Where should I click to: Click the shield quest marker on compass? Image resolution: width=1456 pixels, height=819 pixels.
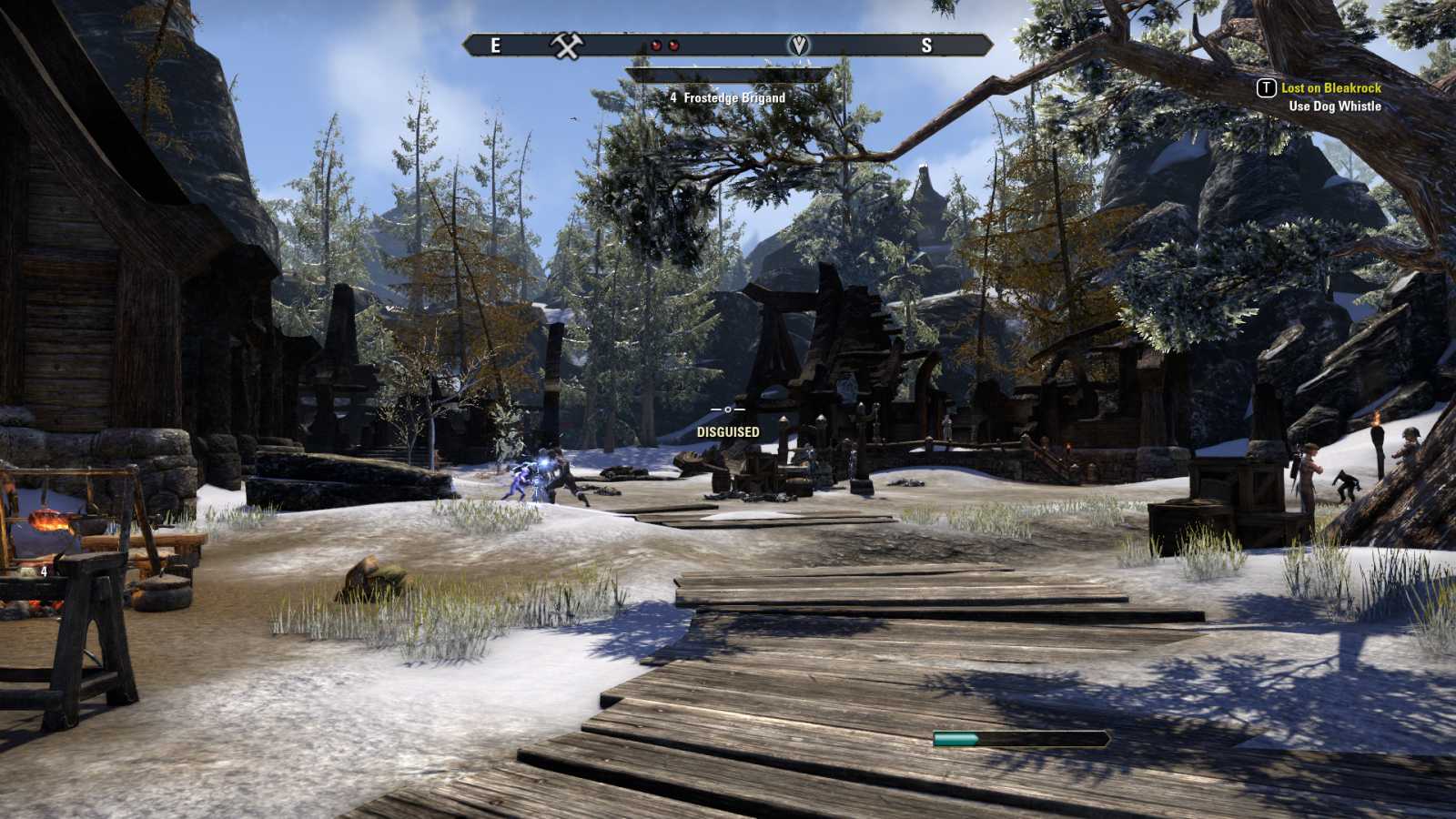[x=798, y=45]
